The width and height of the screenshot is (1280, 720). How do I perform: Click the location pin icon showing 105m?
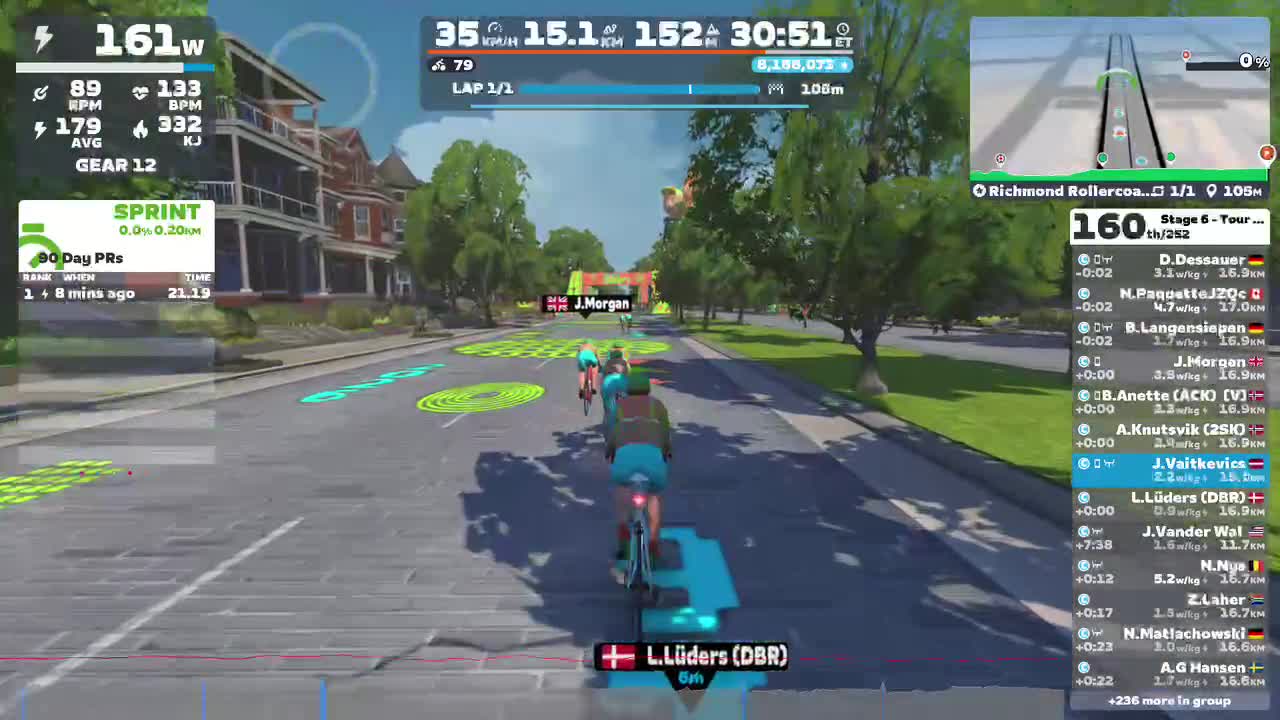coord(1211,190)
